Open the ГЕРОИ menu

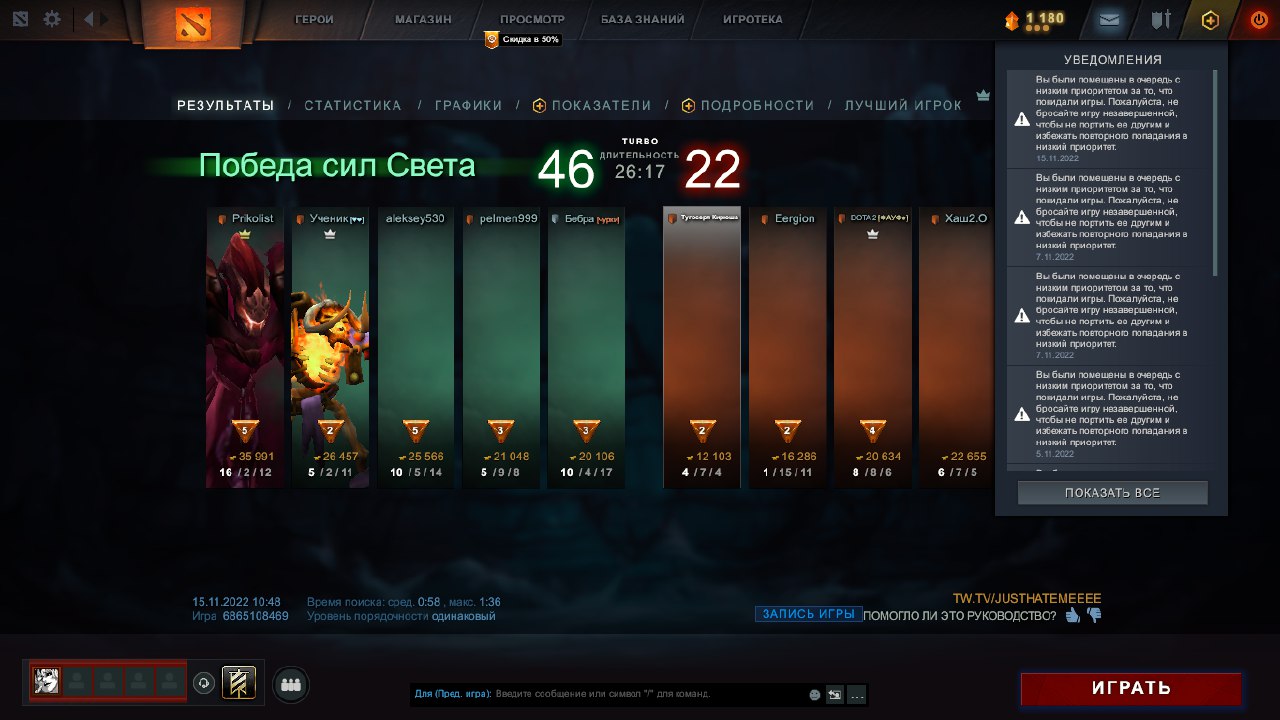click(315, 18)
